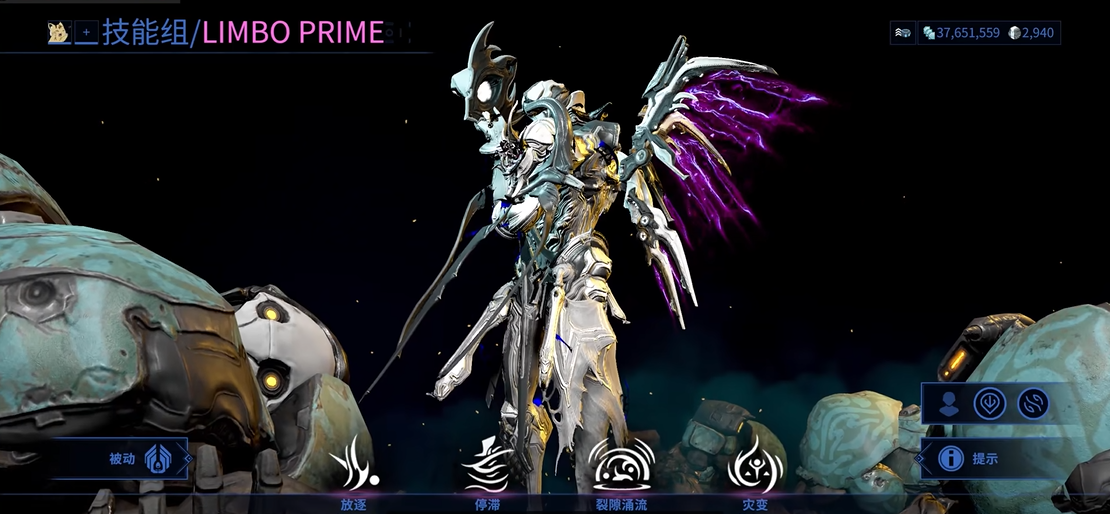Open the platinum balance 2,940
The height and width of the screenshot is (514, 1110).
pos(1033,33)
